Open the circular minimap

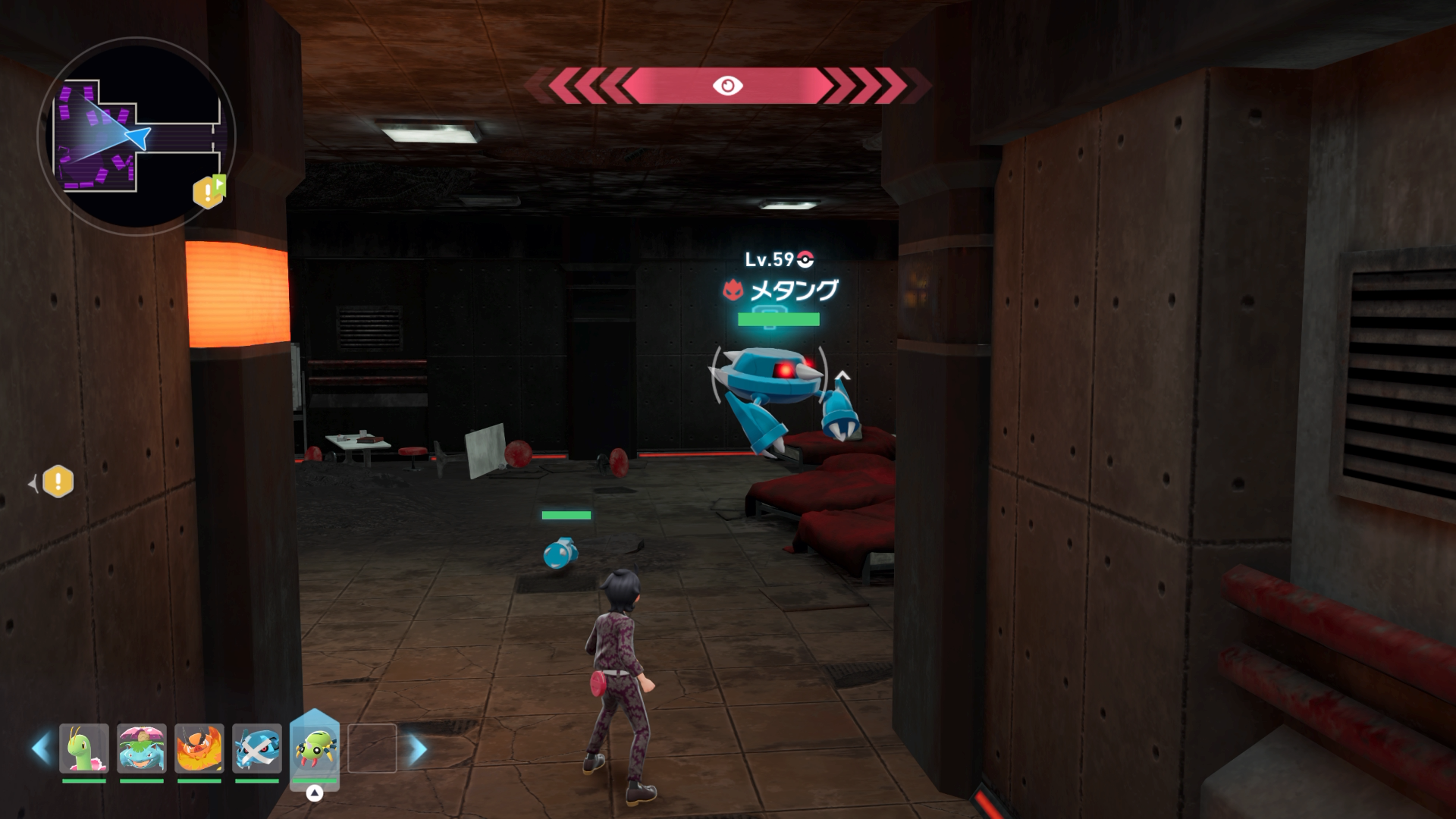136,136
